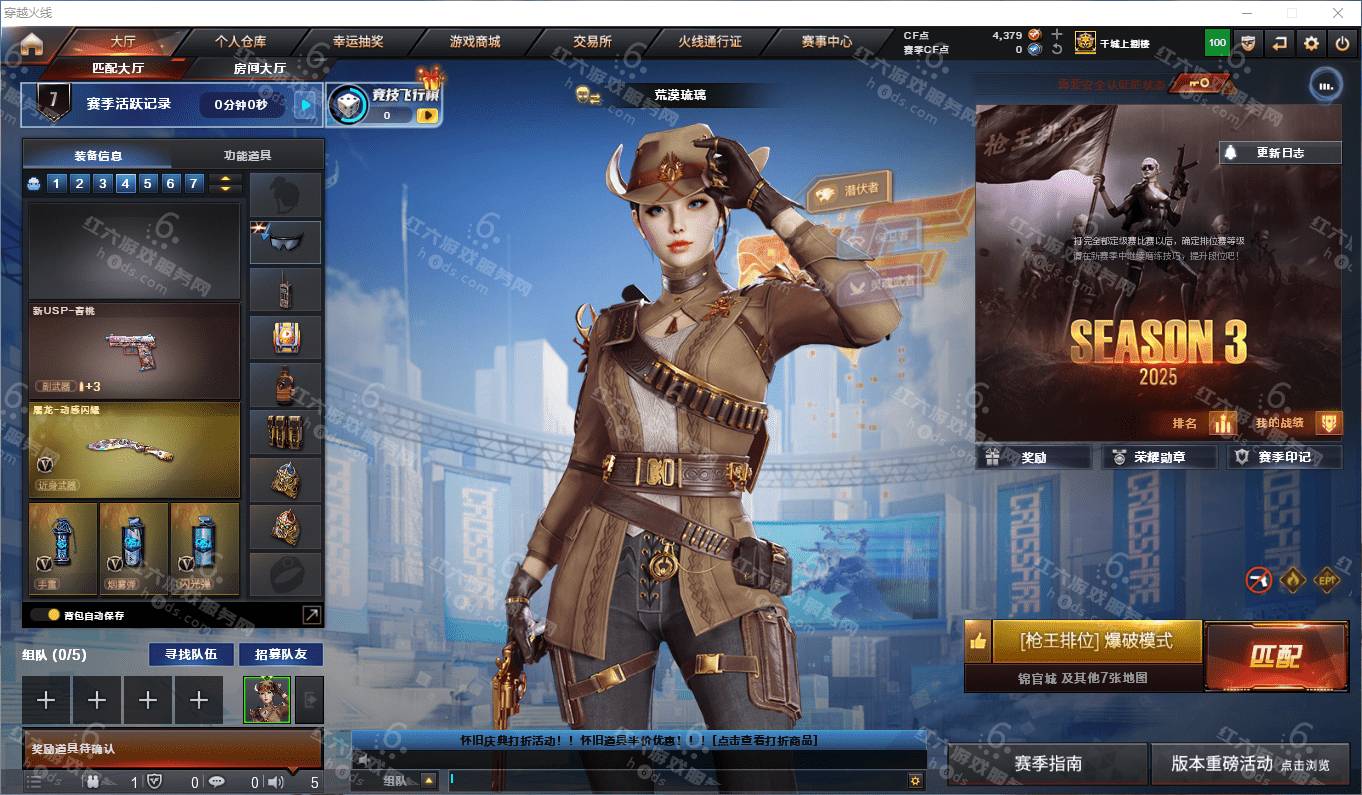The width and height of the screenshot is (1362, 795).
Task: Open the 幸运抽奖 lottery page
Action: tap(358, 42)
